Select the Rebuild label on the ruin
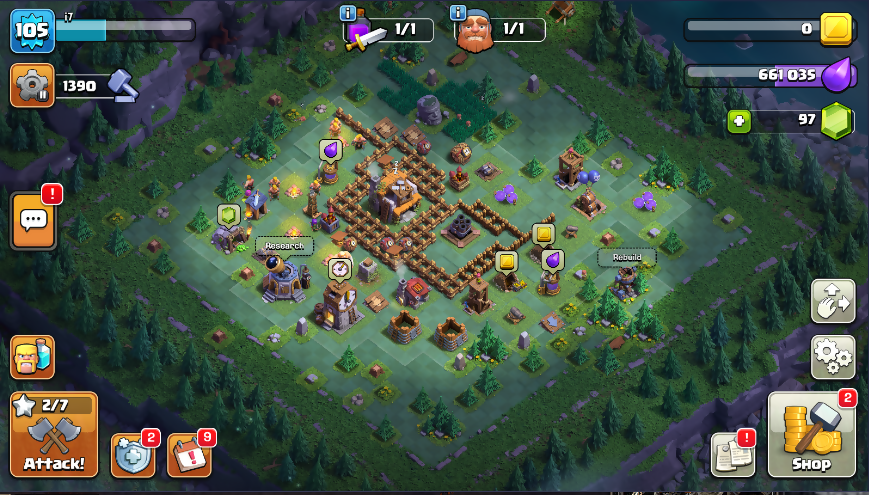The image size is (869, 495). pos(627,257)
